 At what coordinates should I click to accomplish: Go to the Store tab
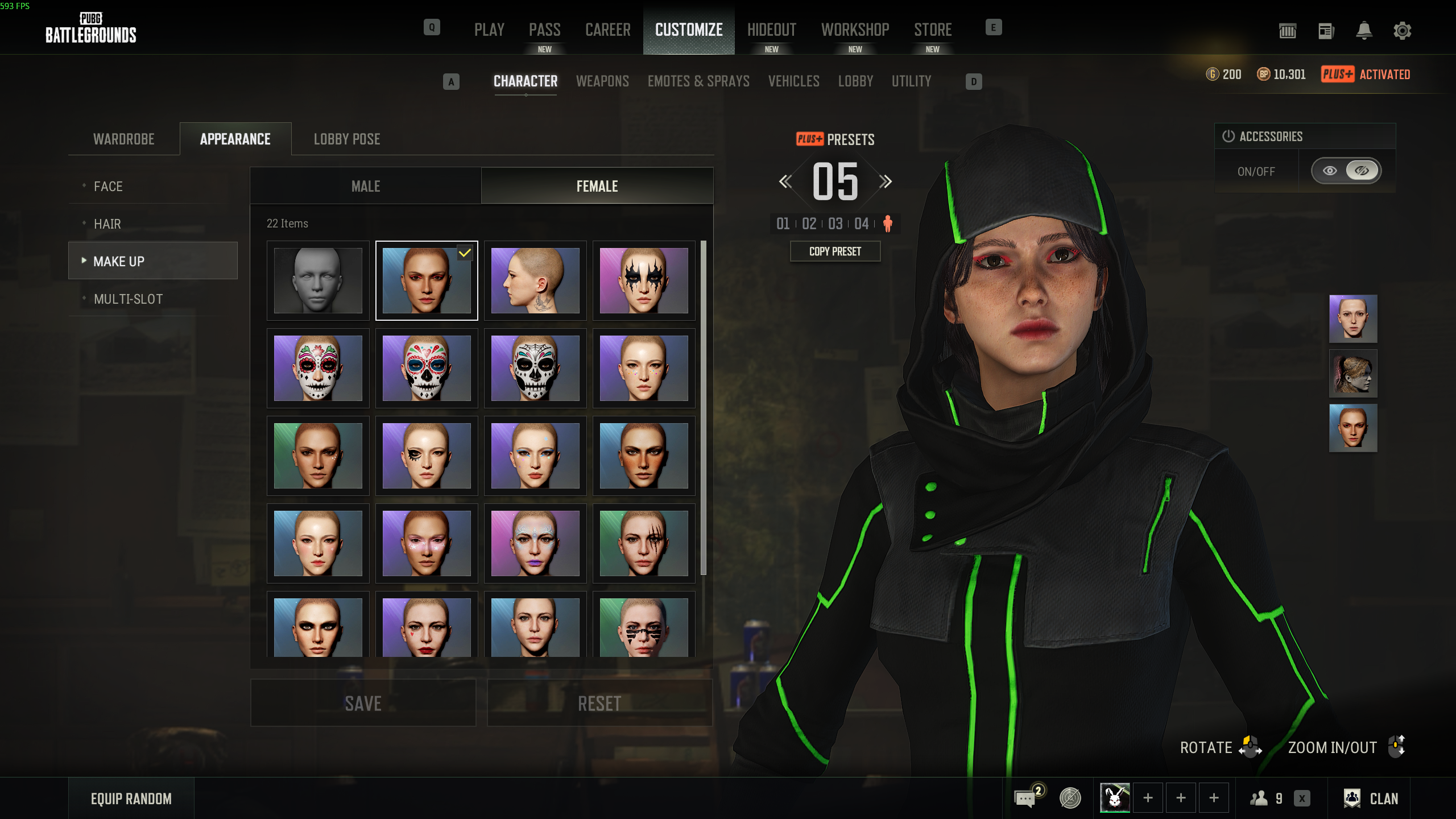tap(933, 30)
